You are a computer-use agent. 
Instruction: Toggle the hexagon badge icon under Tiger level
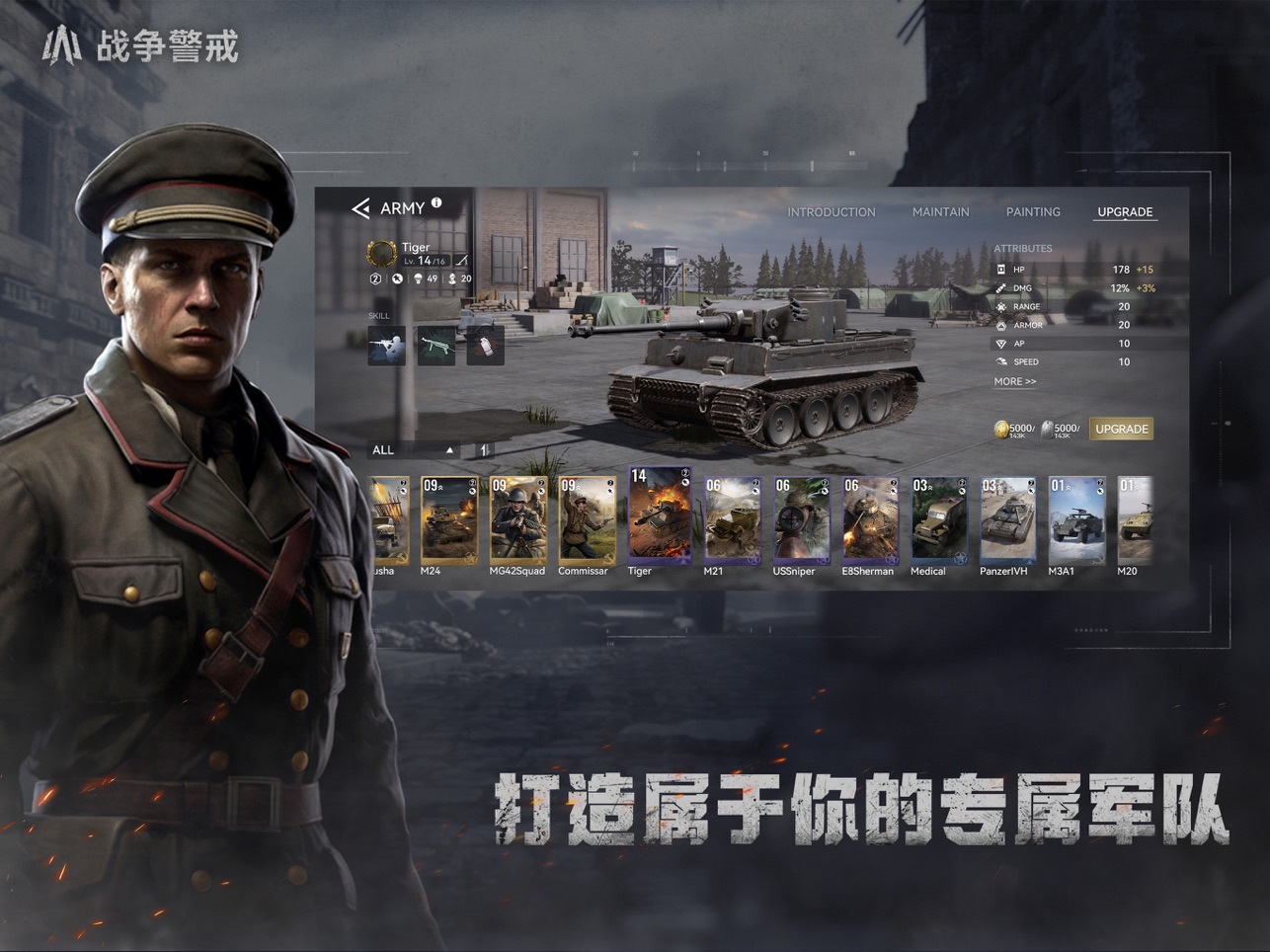click(375, 279)
